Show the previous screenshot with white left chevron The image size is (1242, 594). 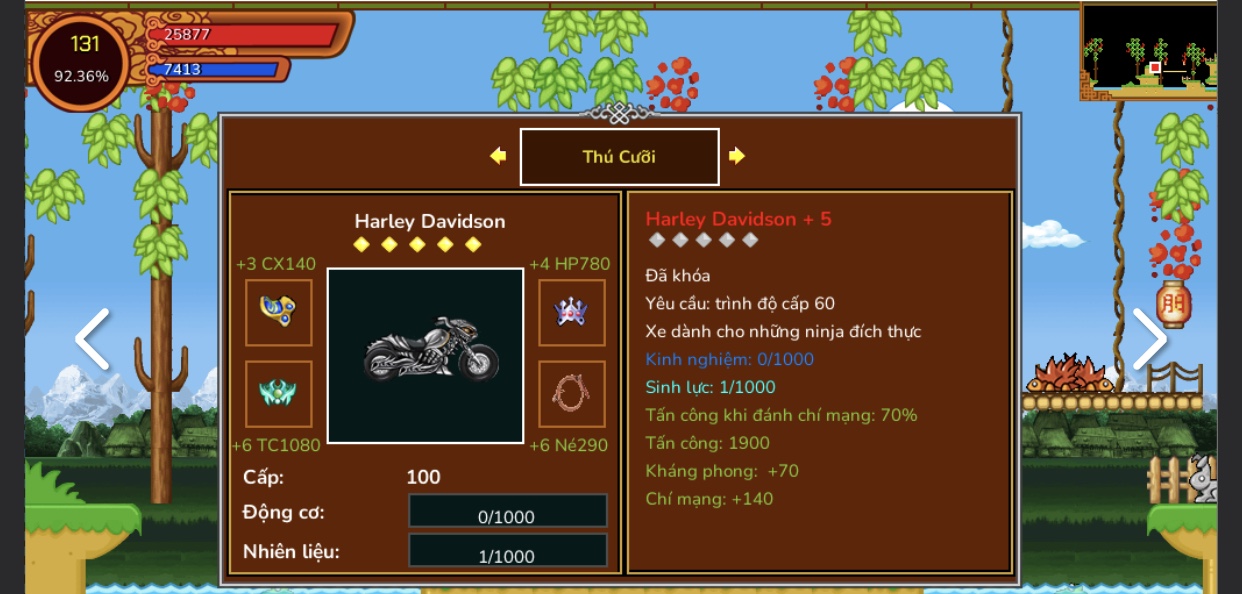(92, 340)
